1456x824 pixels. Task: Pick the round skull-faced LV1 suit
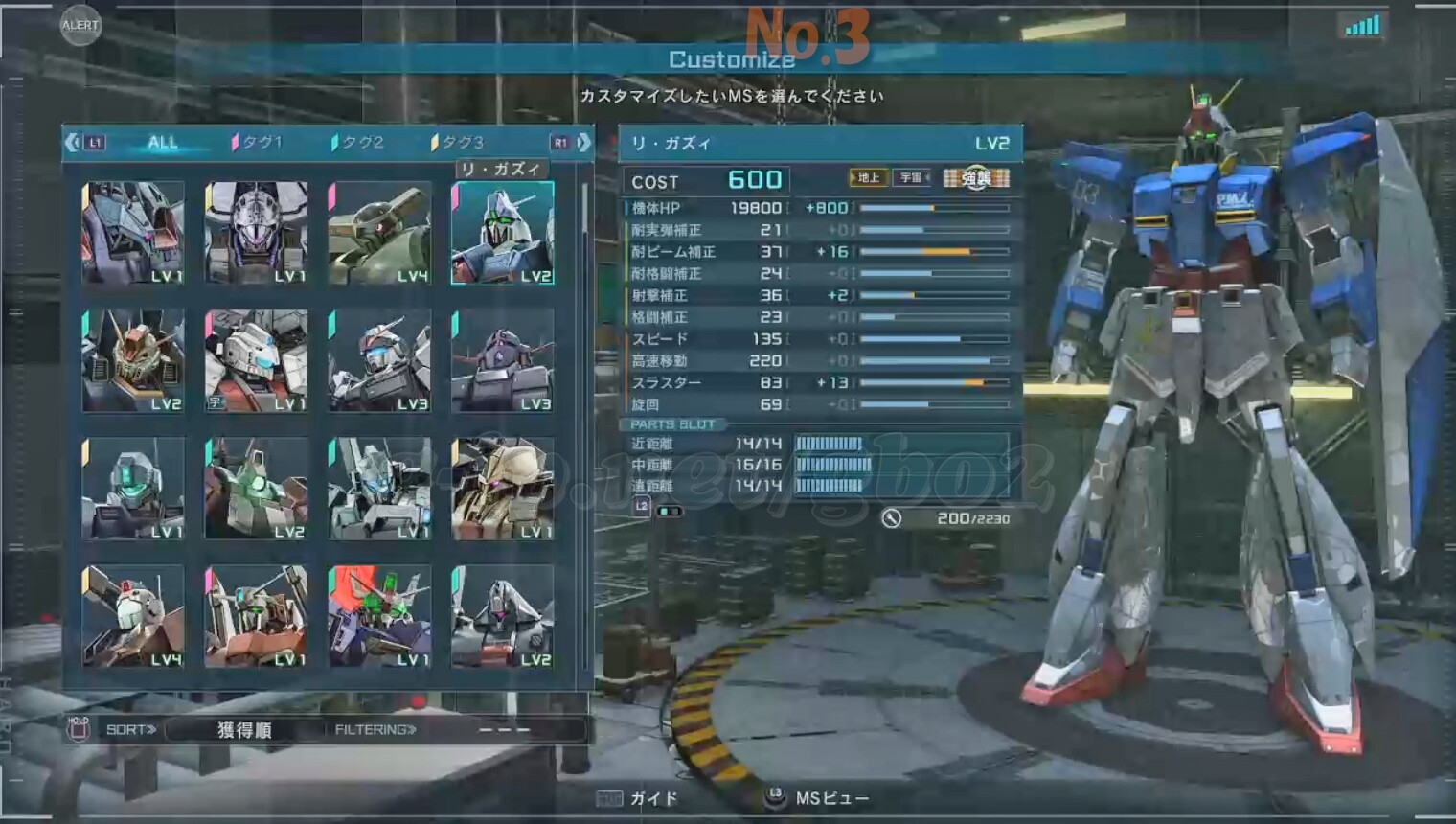[256, 233]
